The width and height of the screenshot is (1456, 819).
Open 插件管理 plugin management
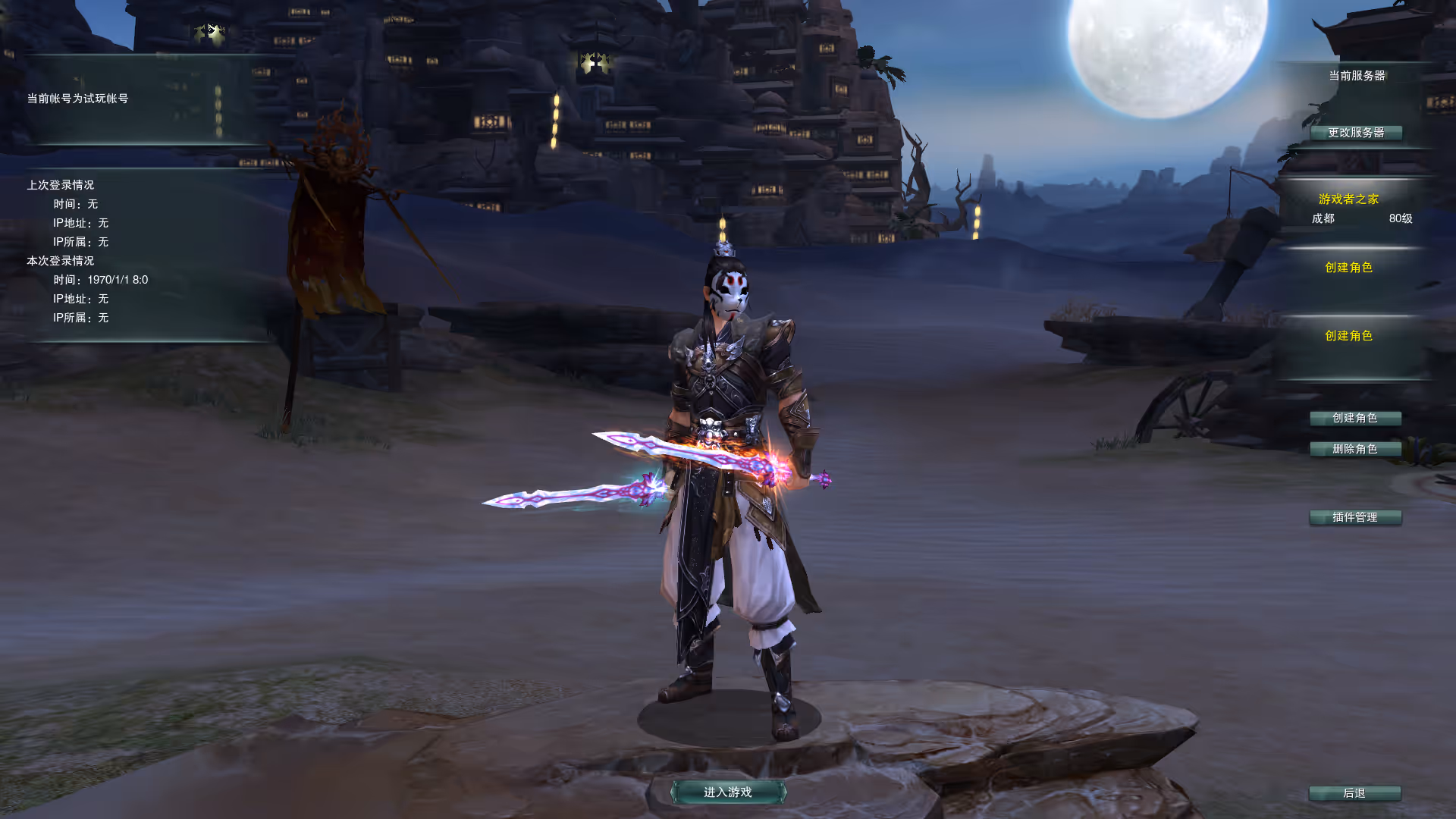(x=1355, y=517)
